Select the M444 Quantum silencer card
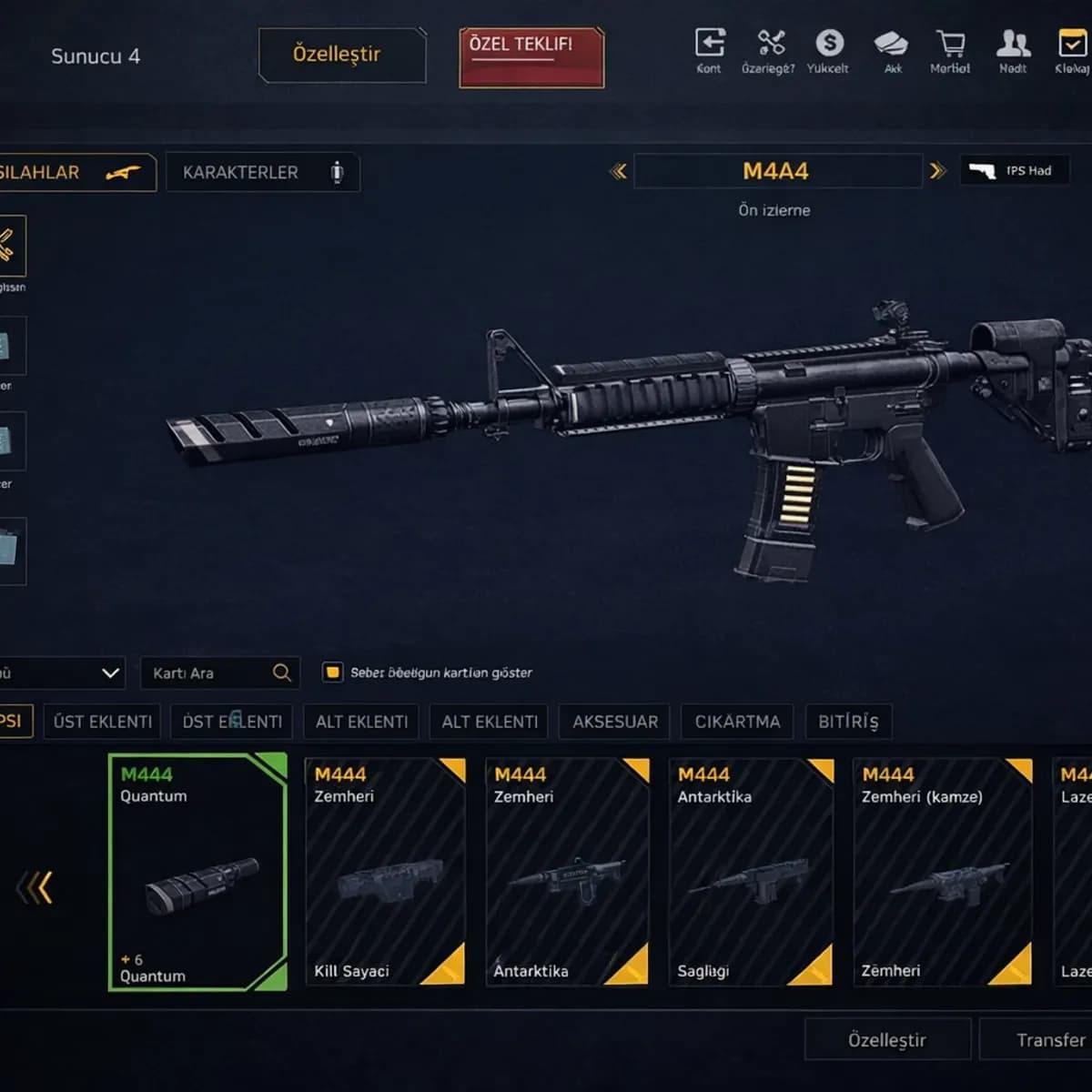Viewport: 1092px width, 1092px height. point(197,872)
